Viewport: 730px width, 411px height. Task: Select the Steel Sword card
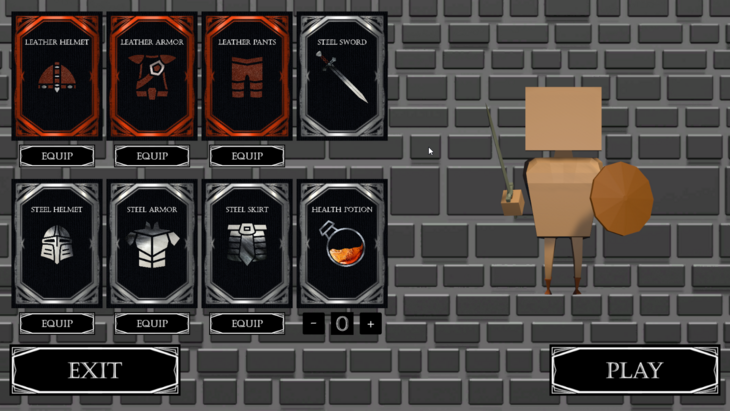click(342, 76)
